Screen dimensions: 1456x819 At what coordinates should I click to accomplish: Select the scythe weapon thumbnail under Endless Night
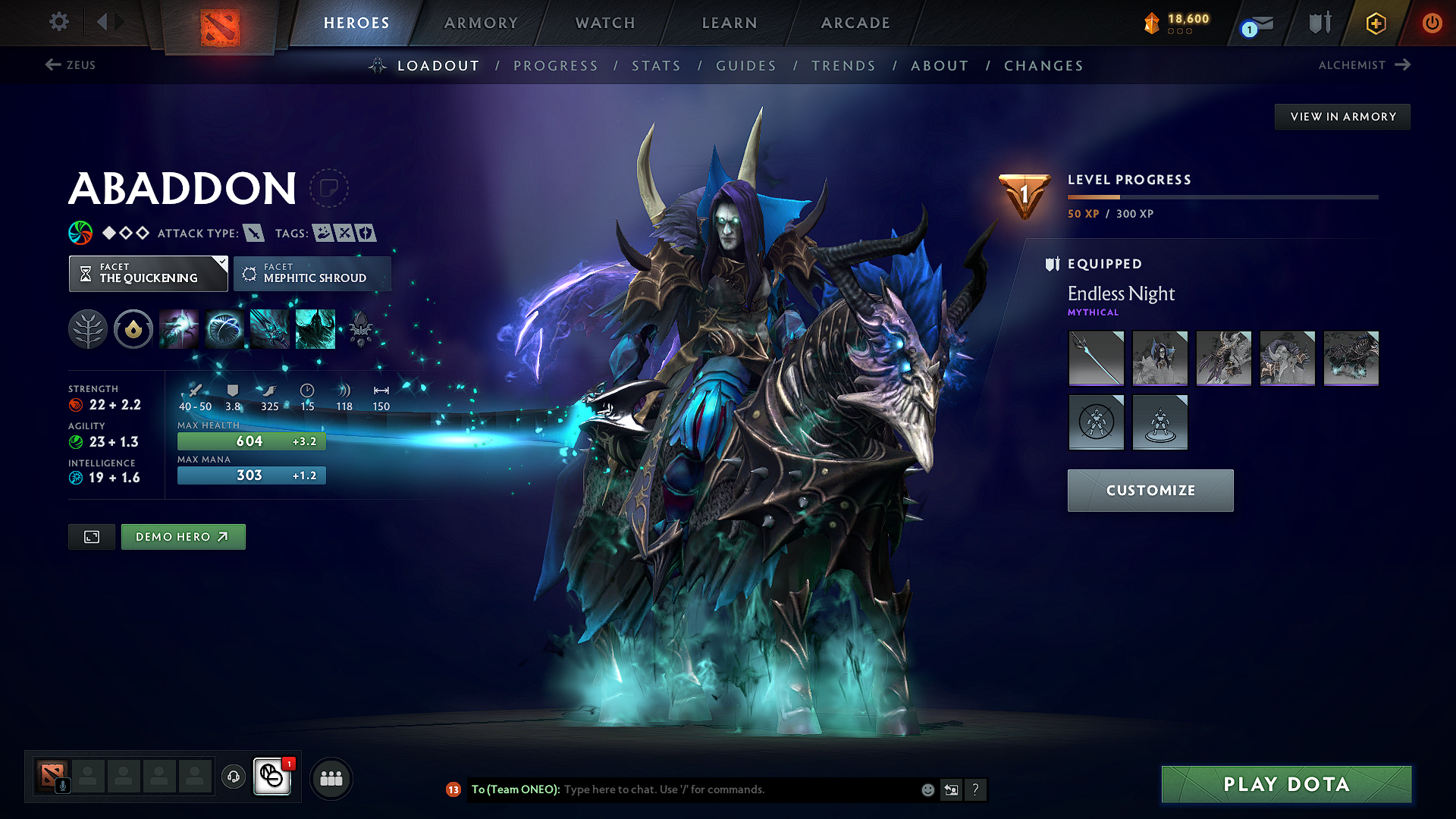1096,358
